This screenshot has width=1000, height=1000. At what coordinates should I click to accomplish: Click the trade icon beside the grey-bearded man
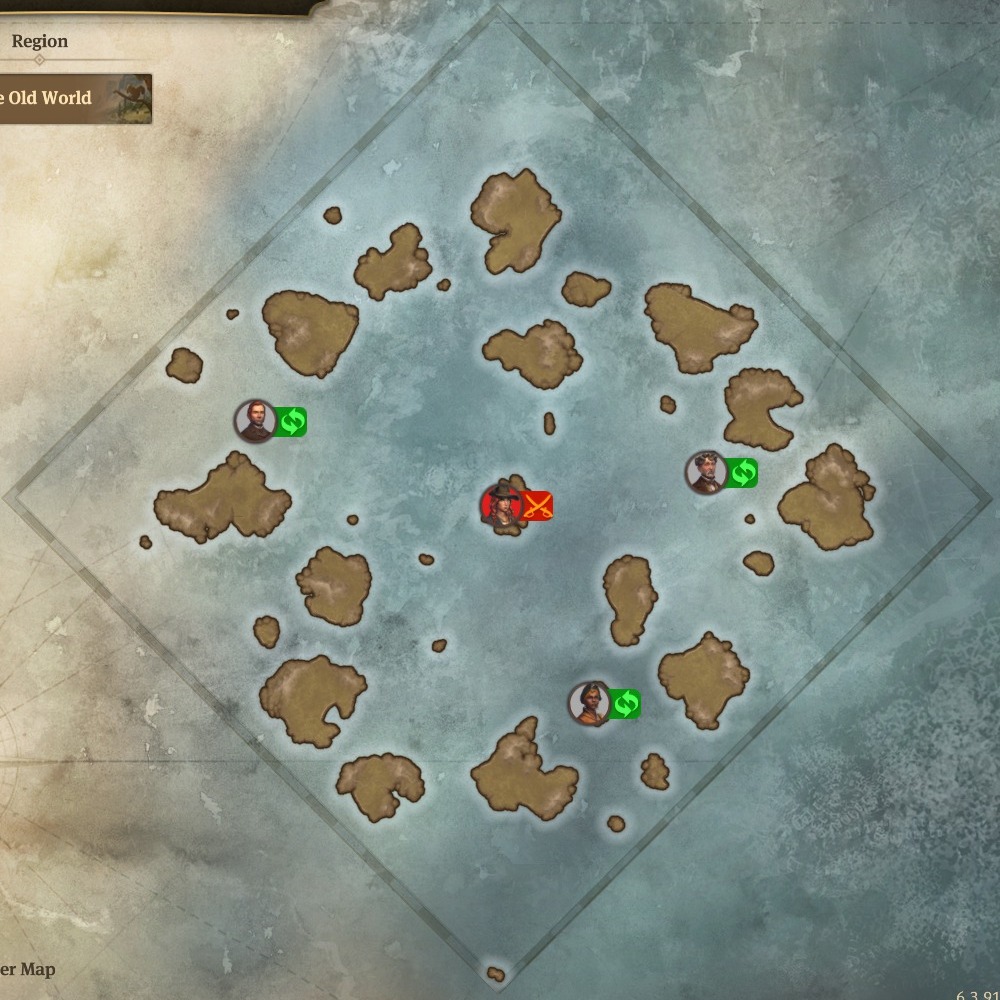pyautogui.click(x=742, y=472)
